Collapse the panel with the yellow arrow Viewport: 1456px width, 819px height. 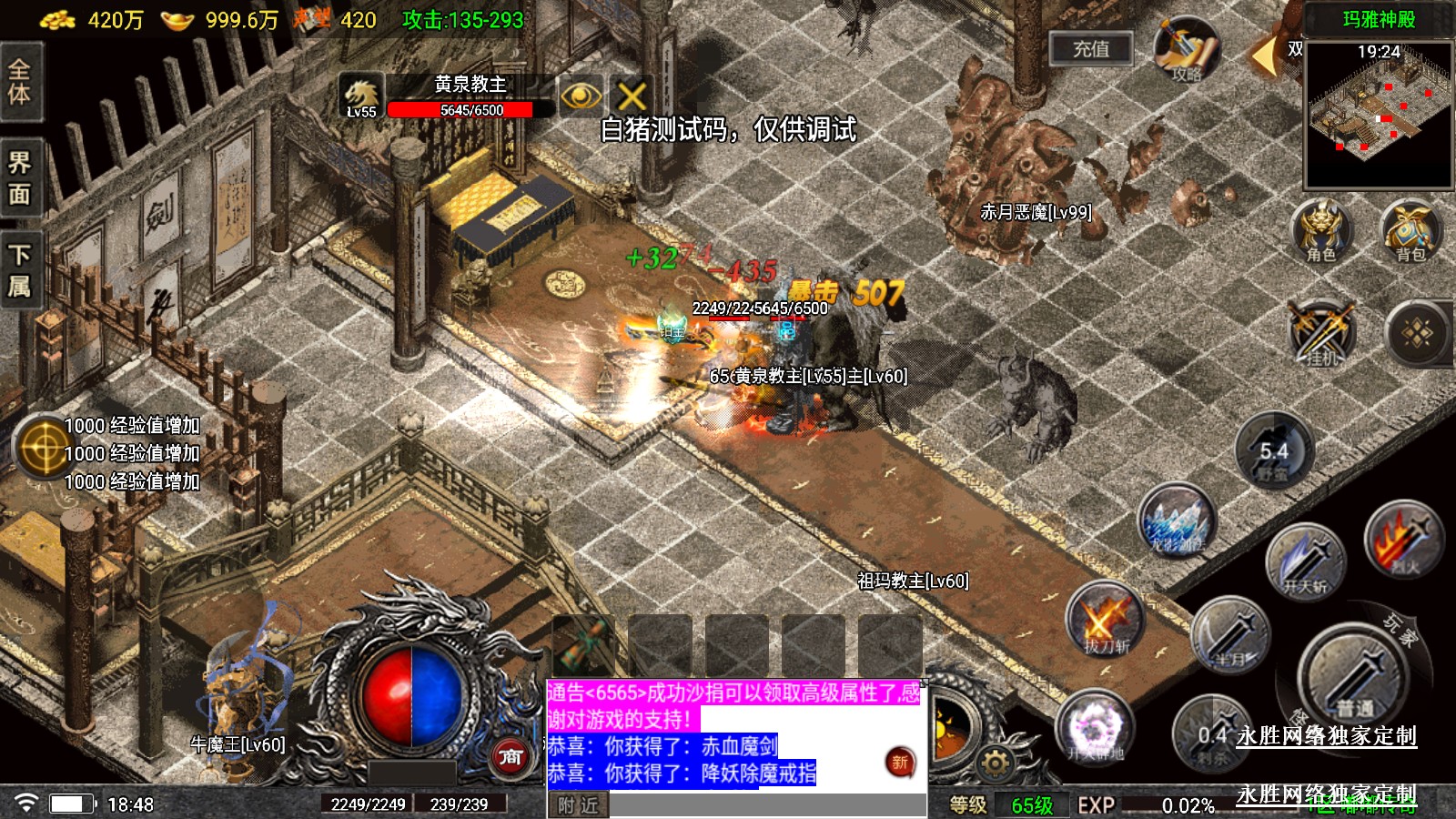[1263, 56]
